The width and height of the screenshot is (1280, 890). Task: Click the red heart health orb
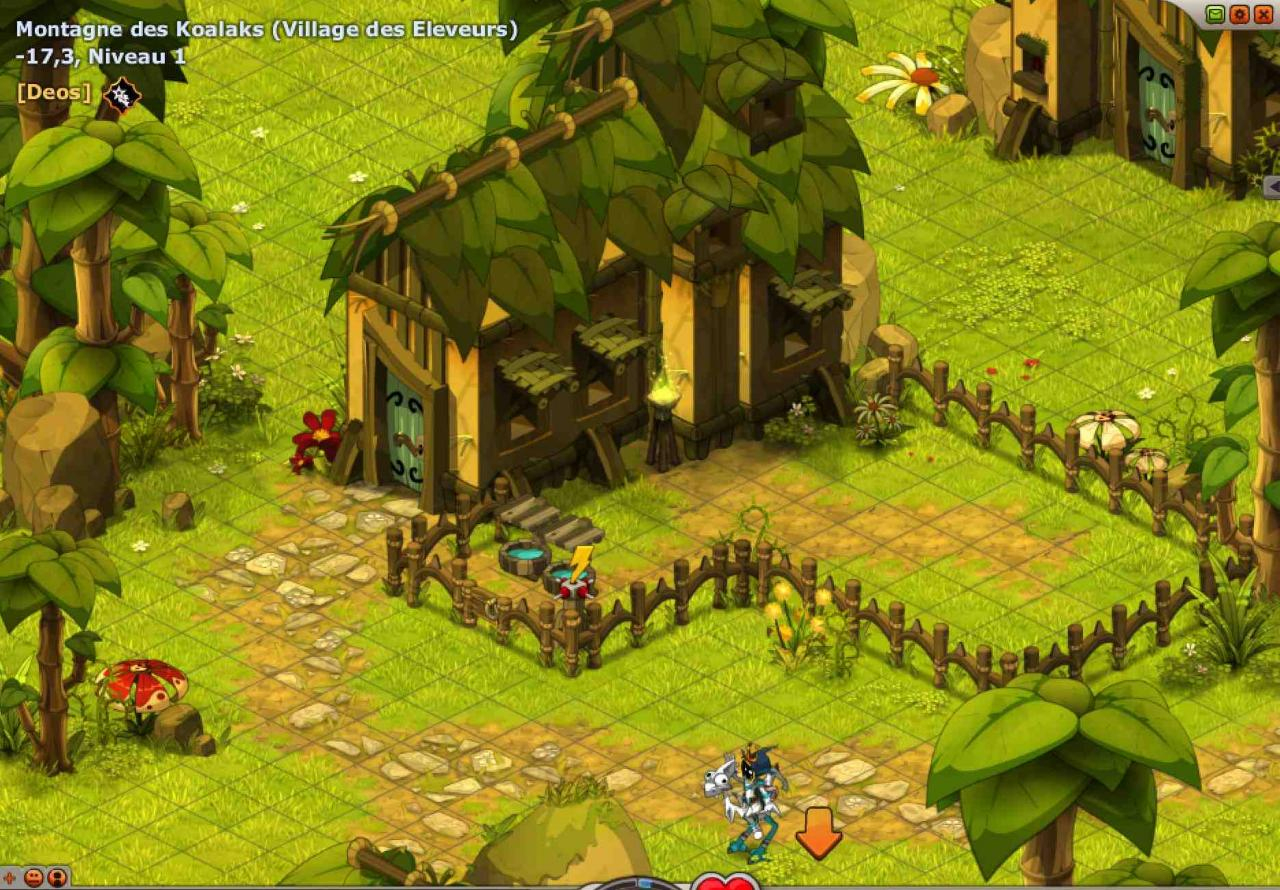(x=725, y=883)
